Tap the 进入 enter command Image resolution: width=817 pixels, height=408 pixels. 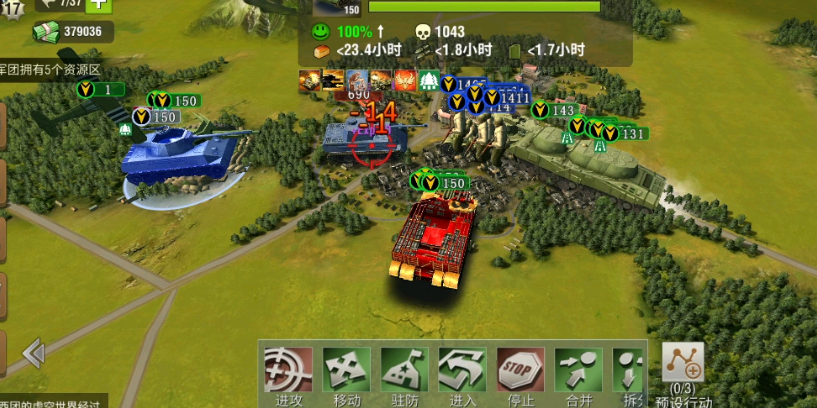point(462,370)
